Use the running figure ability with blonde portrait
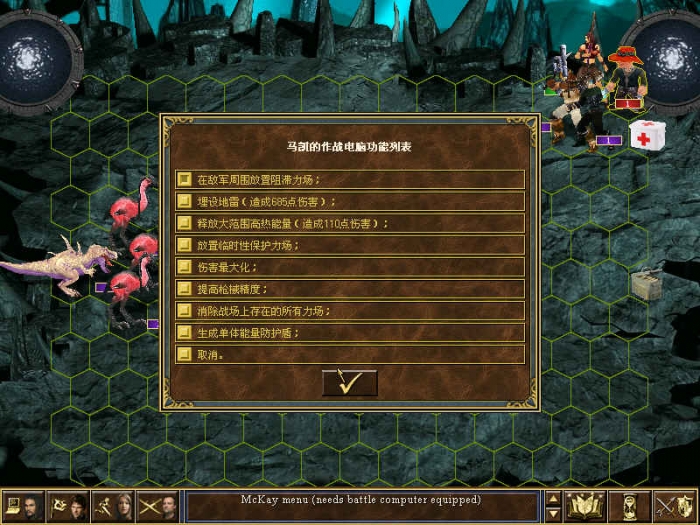Viewport: 700px width, 525px height. click(113, 506)
